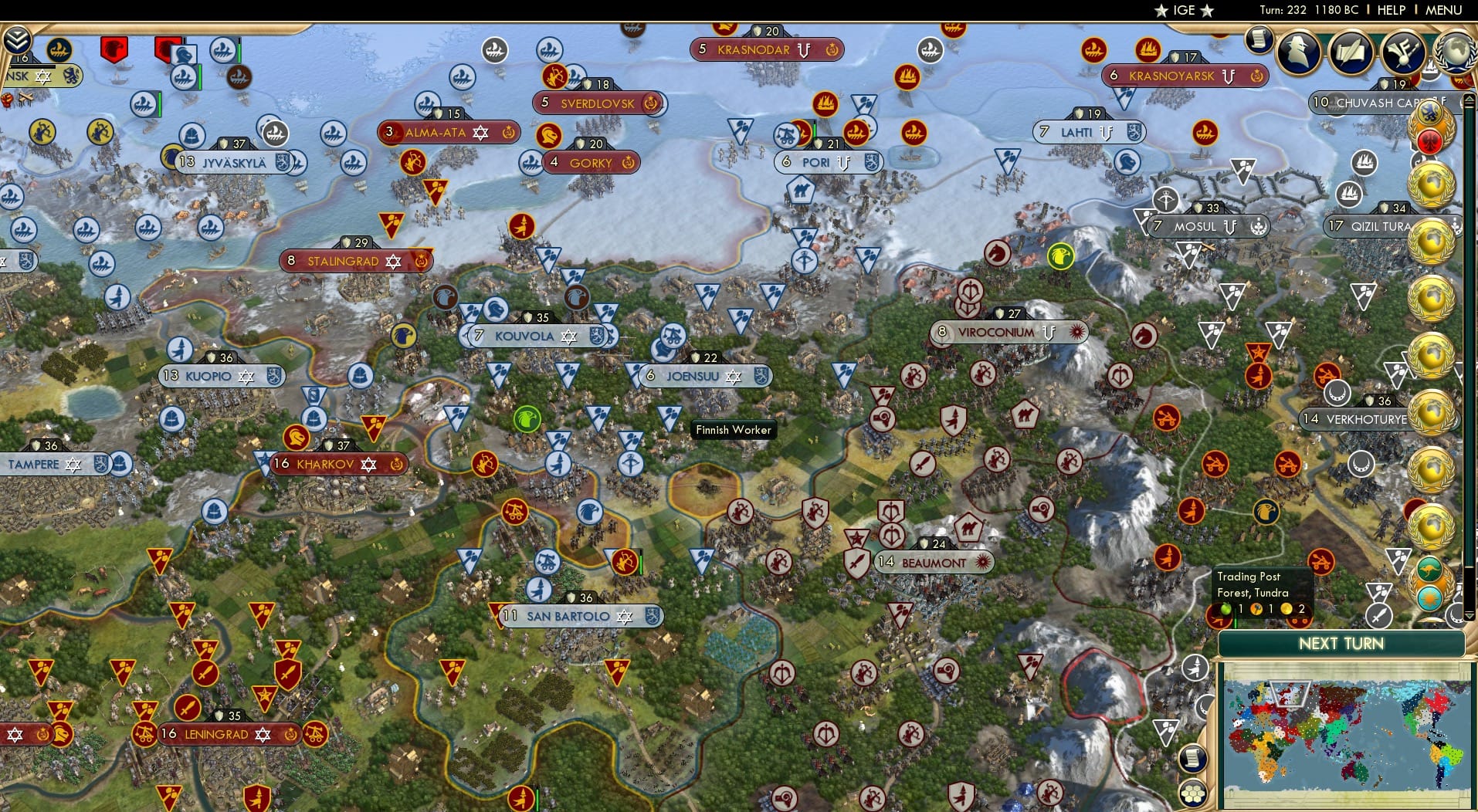The width and height of the screenshot is (1478, 812).
Task: Open the notifications scroll-and-quill icon
Action: (x=1351, y=52)
